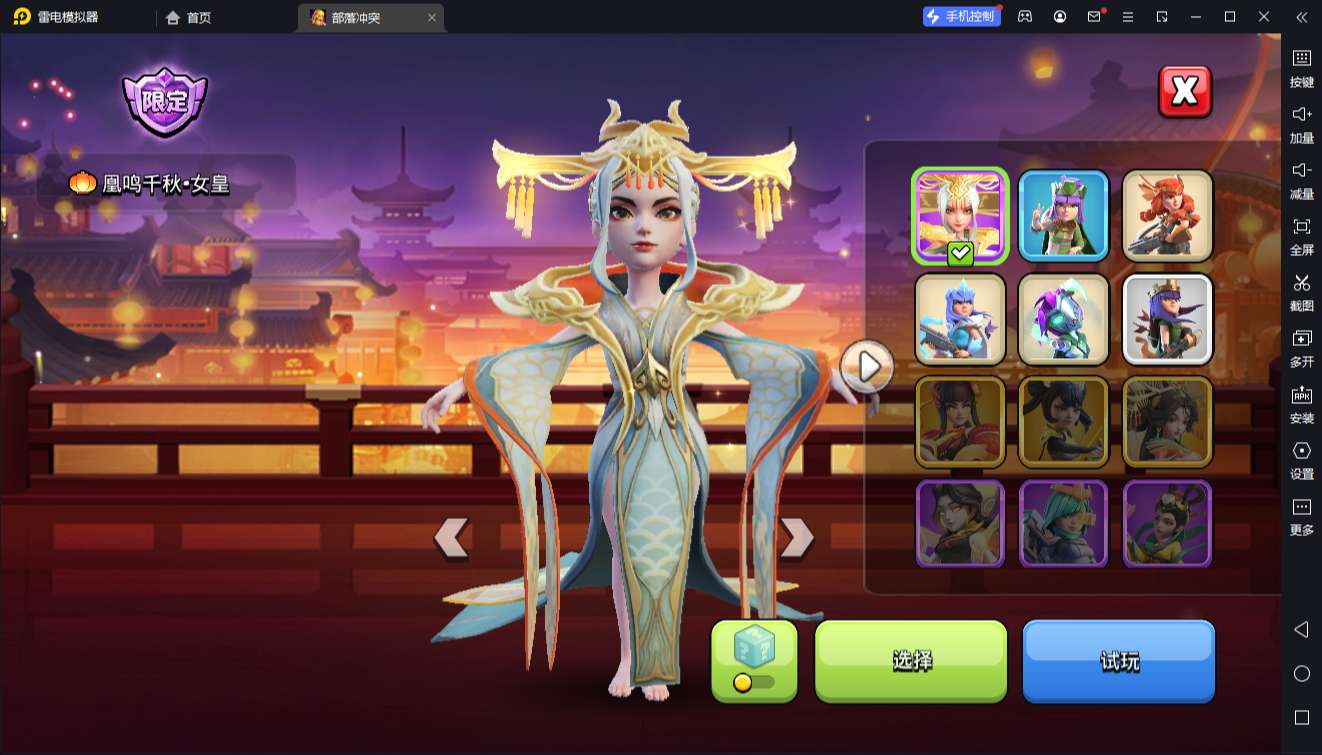The width and height of the screenshot is (1322, 755).
Task: Collapse the skin list with the round arrow
Action: point(867,367)
